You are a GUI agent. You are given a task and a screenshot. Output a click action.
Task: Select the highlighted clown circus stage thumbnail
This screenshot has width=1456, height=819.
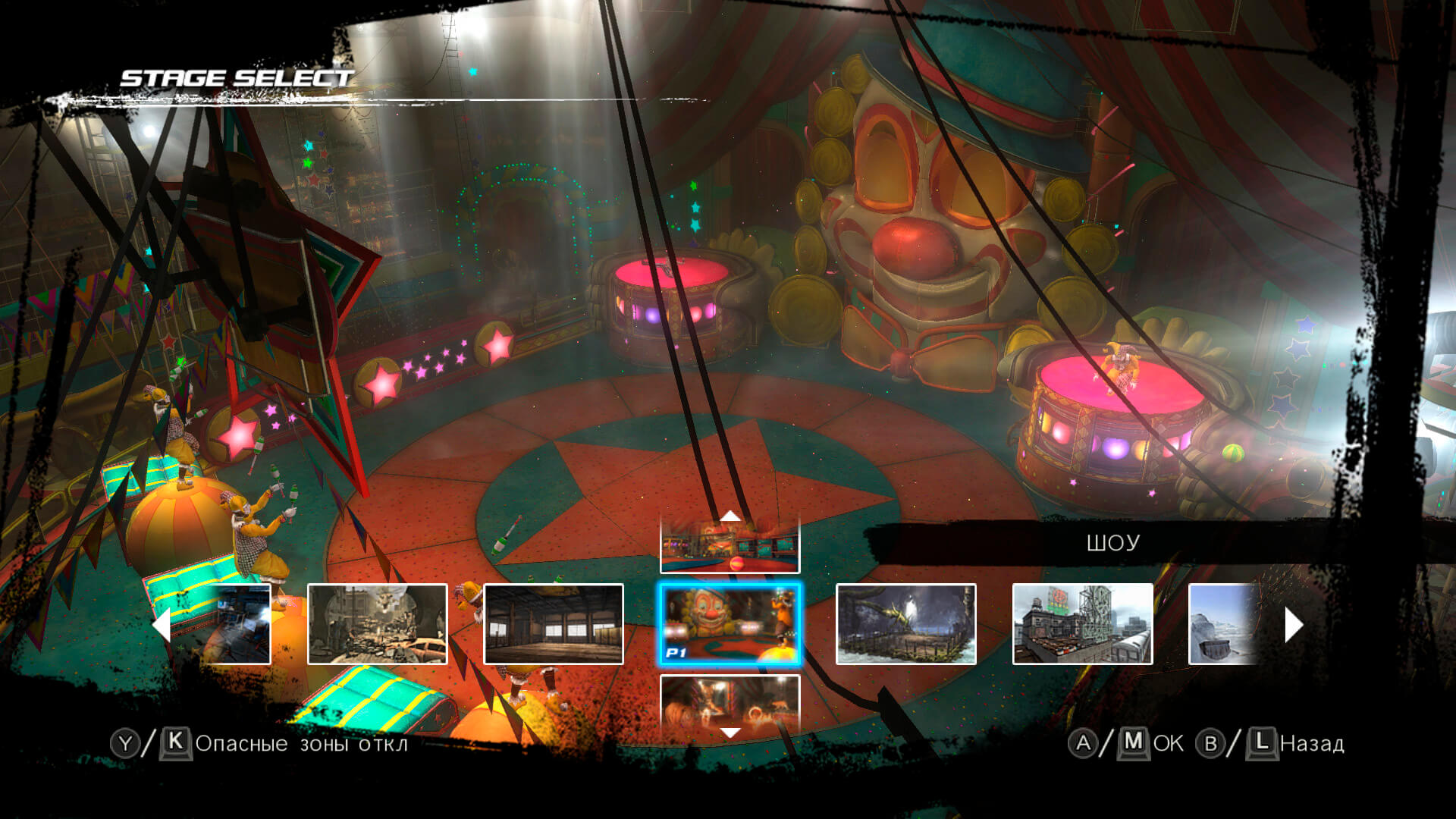click(x=730, y=624)
